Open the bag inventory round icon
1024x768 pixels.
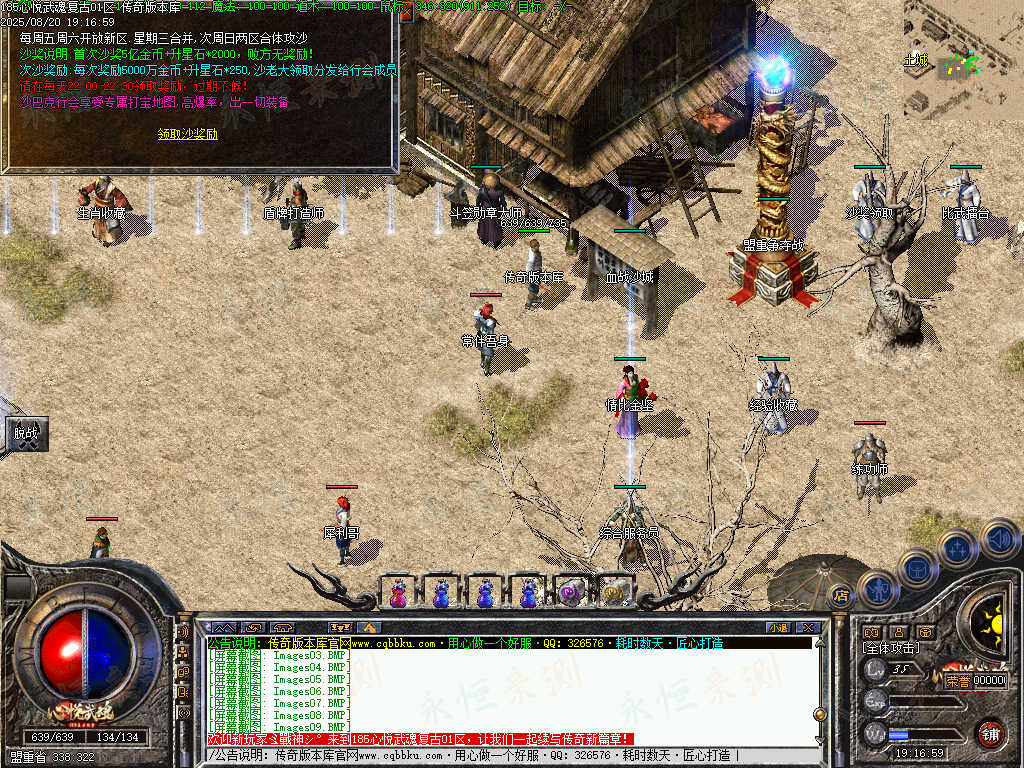tap(917, 567)
